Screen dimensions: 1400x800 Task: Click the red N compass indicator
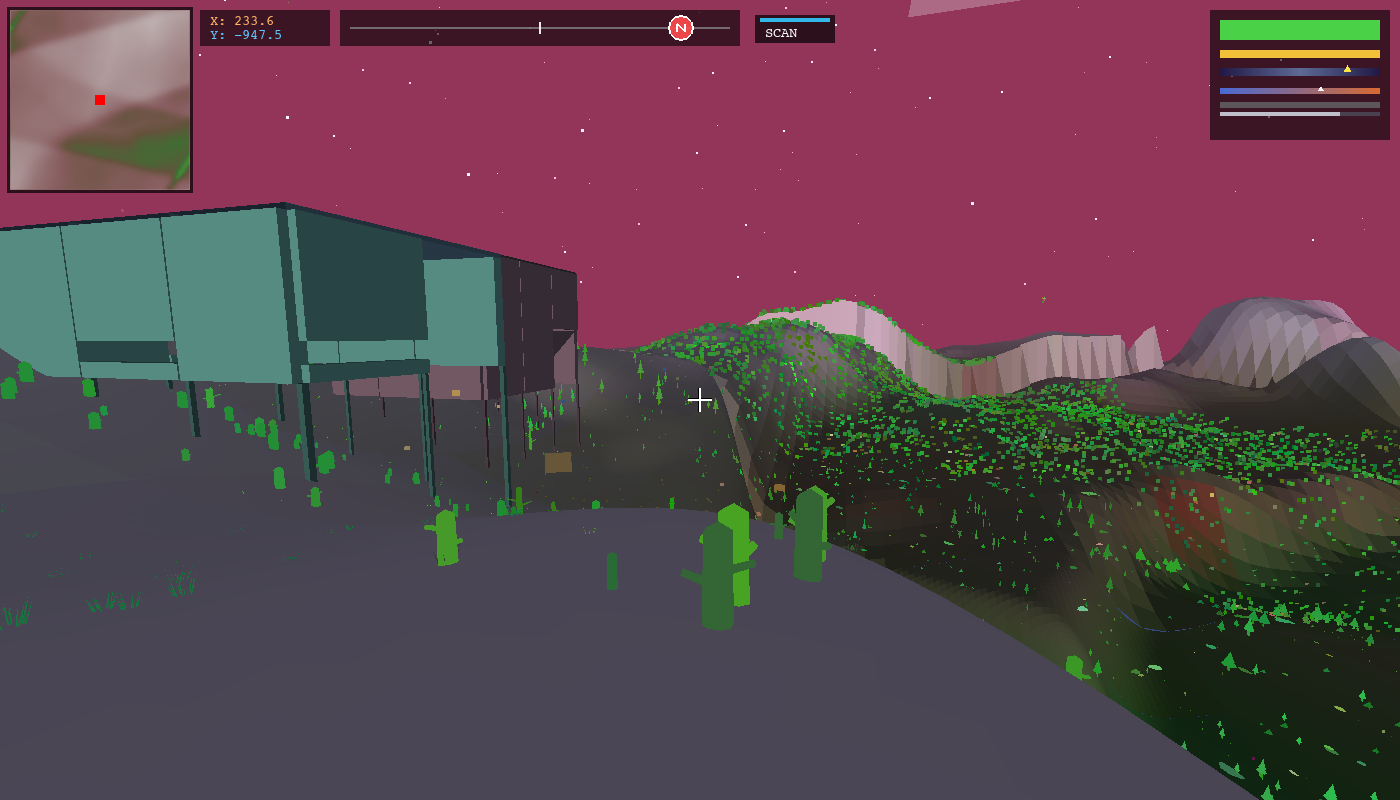pyautogui.click(x=681, y=28)
